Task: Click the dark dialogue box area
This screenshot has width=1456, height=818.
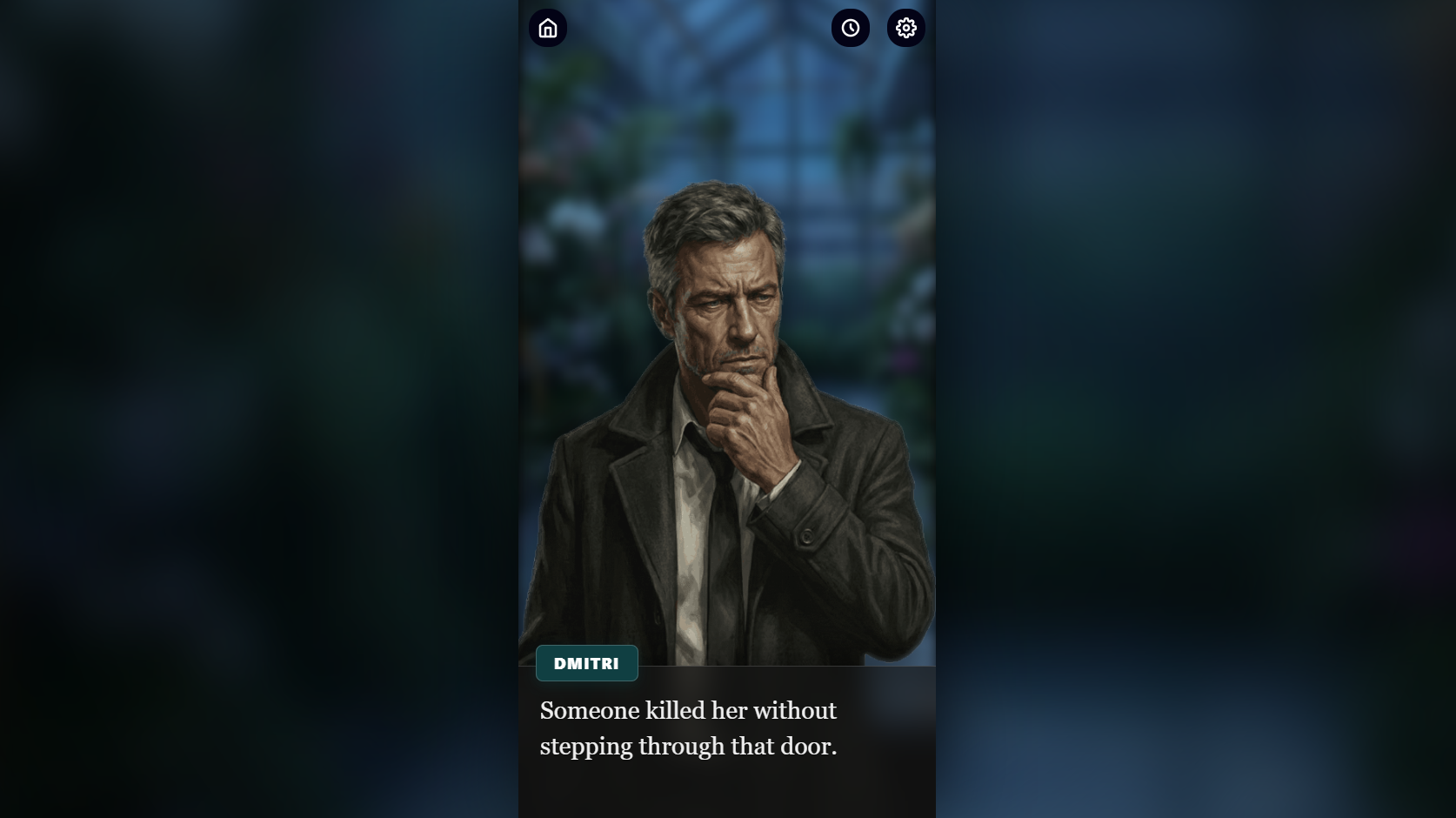Action: pos(726,748)
